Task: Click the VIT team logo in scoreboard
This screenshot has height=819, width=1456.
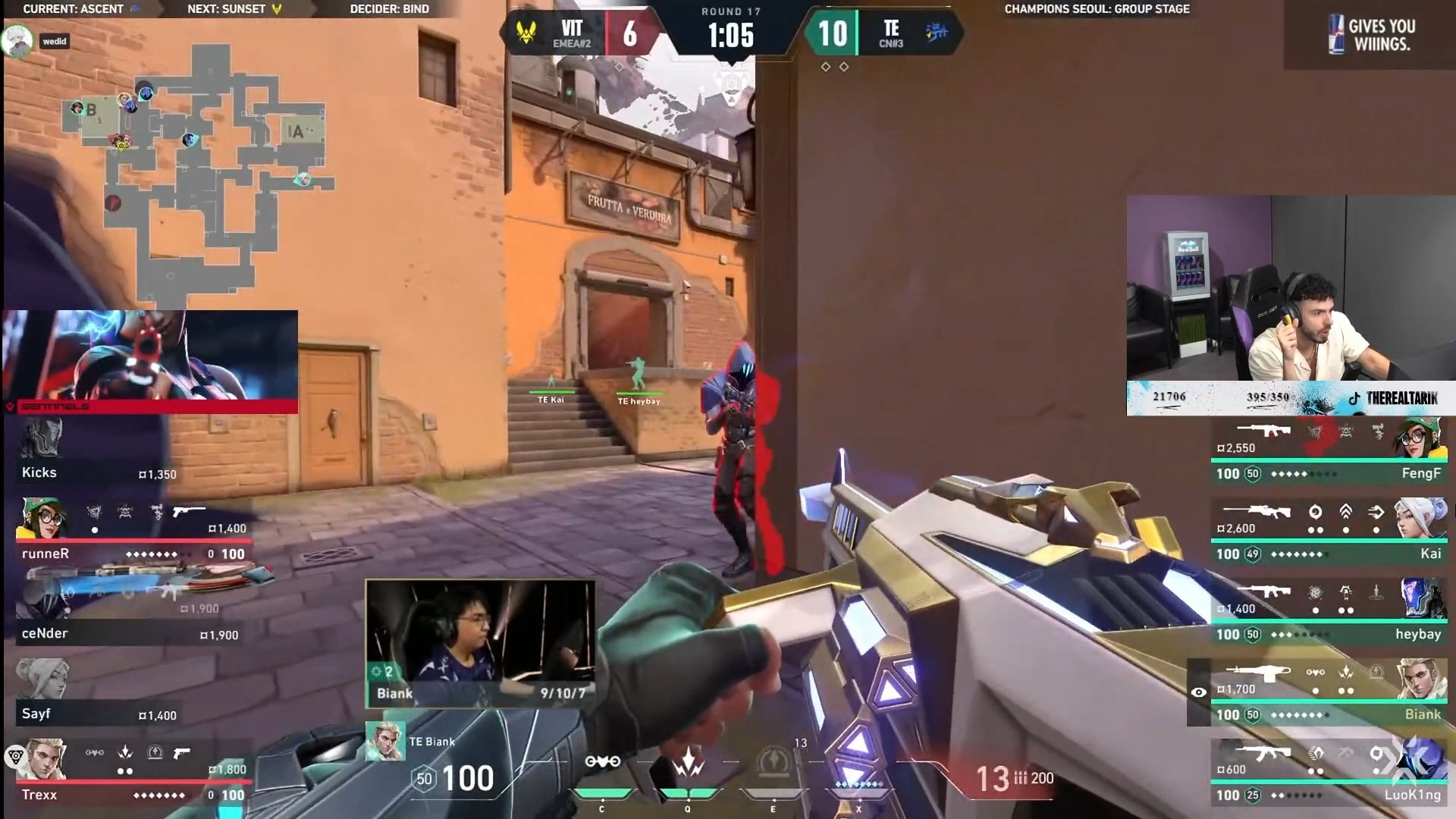Action: click(x=525, y=33)
